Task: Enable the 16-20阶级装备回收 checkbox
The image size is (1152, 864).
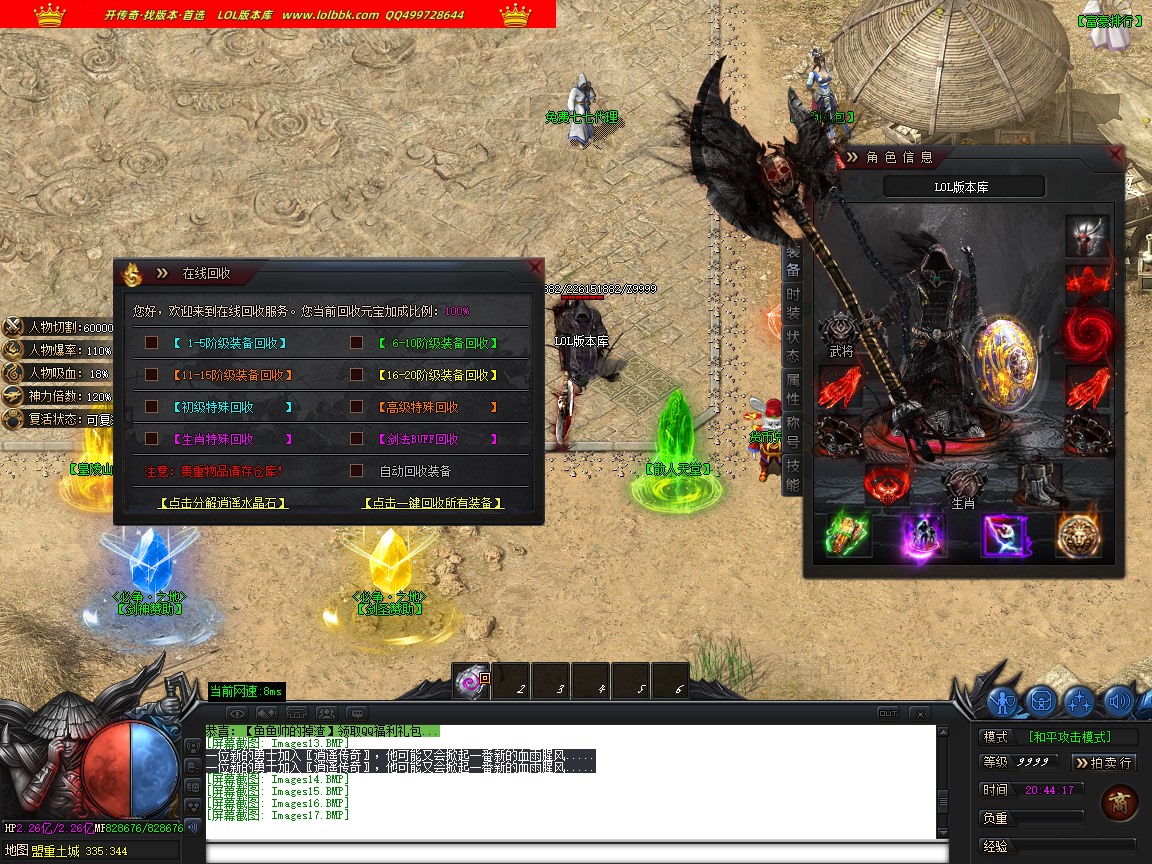Action: coord(356,375)
